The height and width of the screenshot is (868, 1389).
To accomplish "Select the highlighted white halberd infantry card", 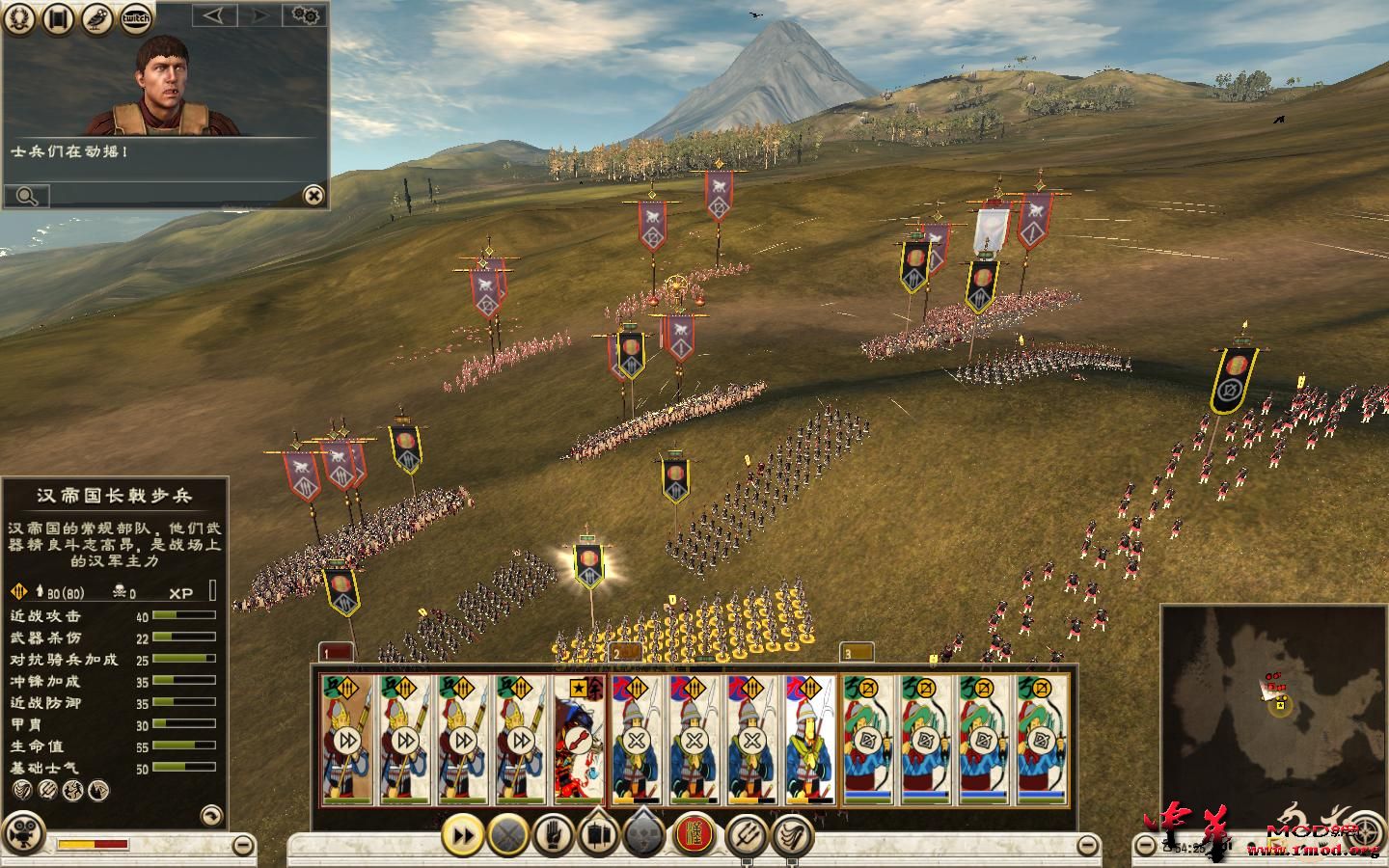I will (x=810, y=740).
